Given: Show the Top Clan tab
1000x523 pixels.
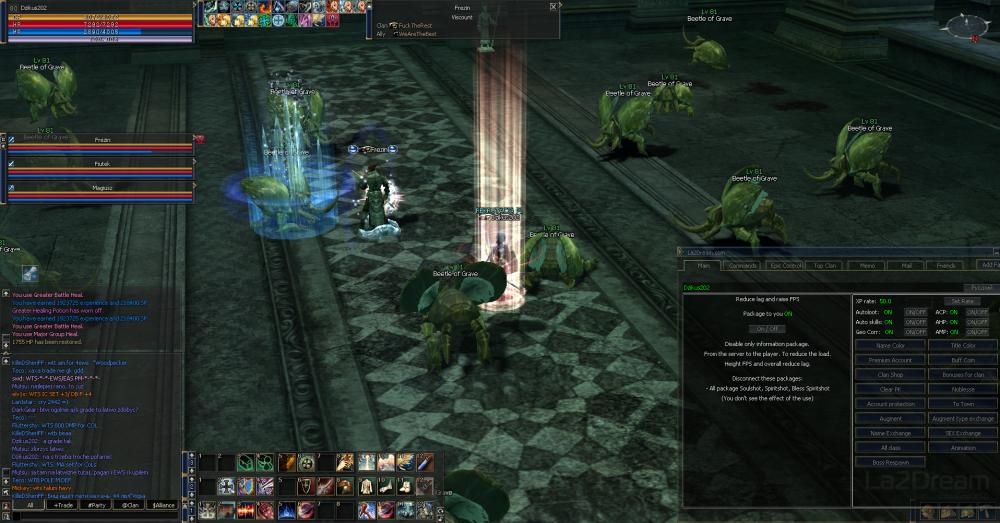Looking at the screenshot, I should (825, 266).
